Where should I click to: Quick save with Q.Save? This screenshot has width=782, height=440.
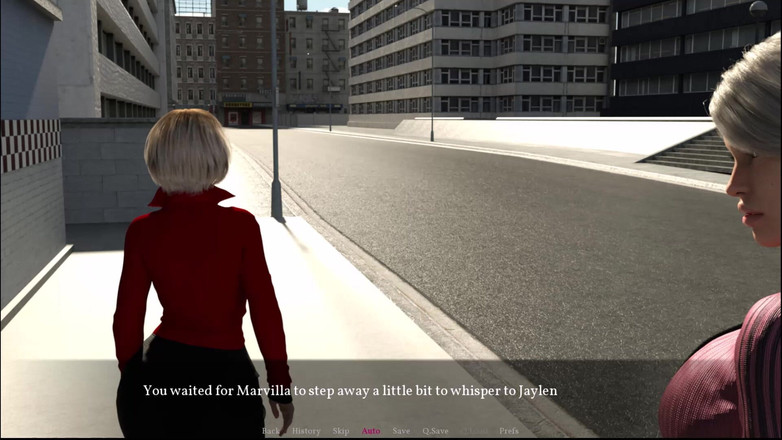[x=435, y=431]
